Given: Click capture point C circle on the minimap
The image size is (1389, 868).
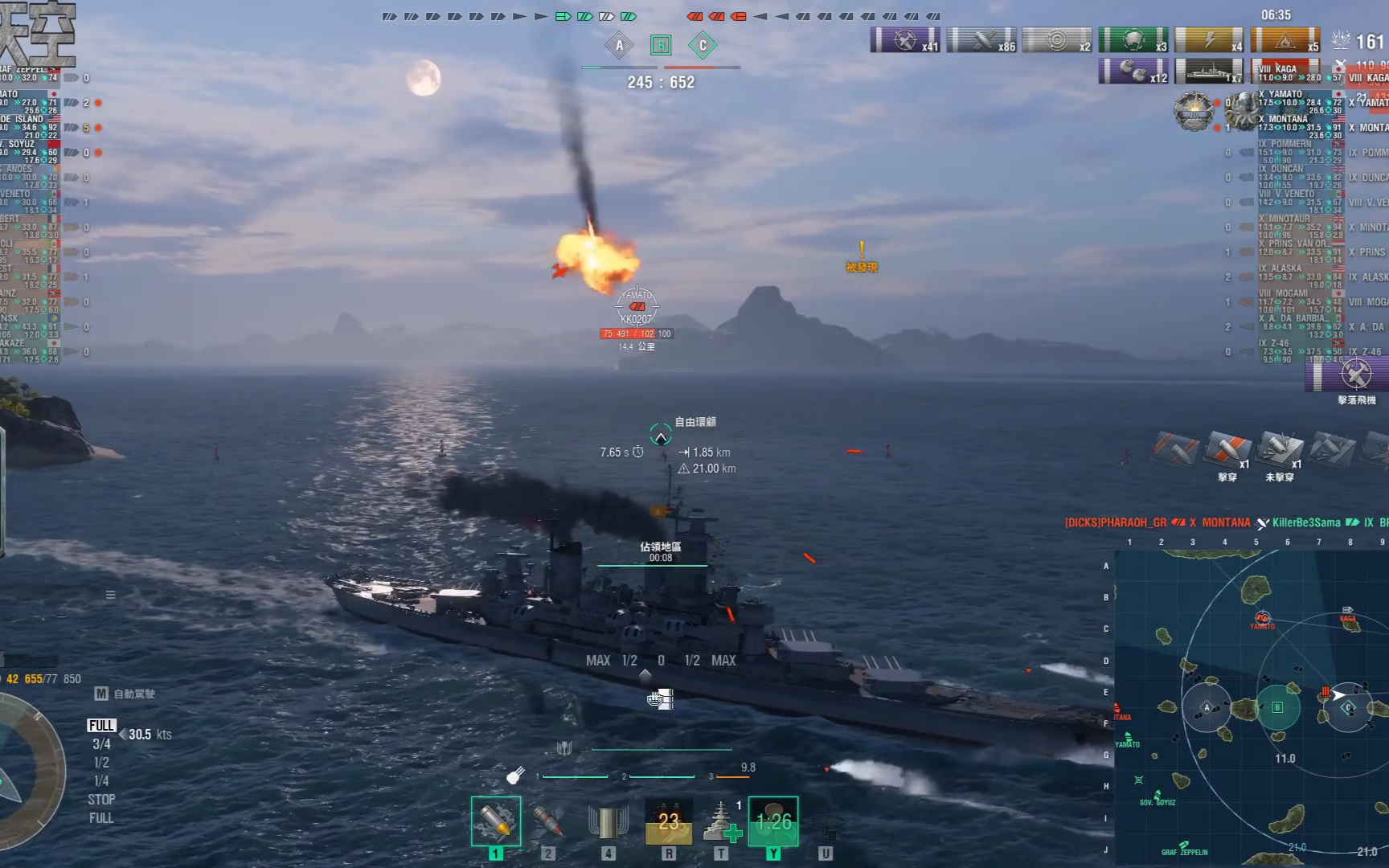Looking at the screenshot, I should [x=1348, y=707].
